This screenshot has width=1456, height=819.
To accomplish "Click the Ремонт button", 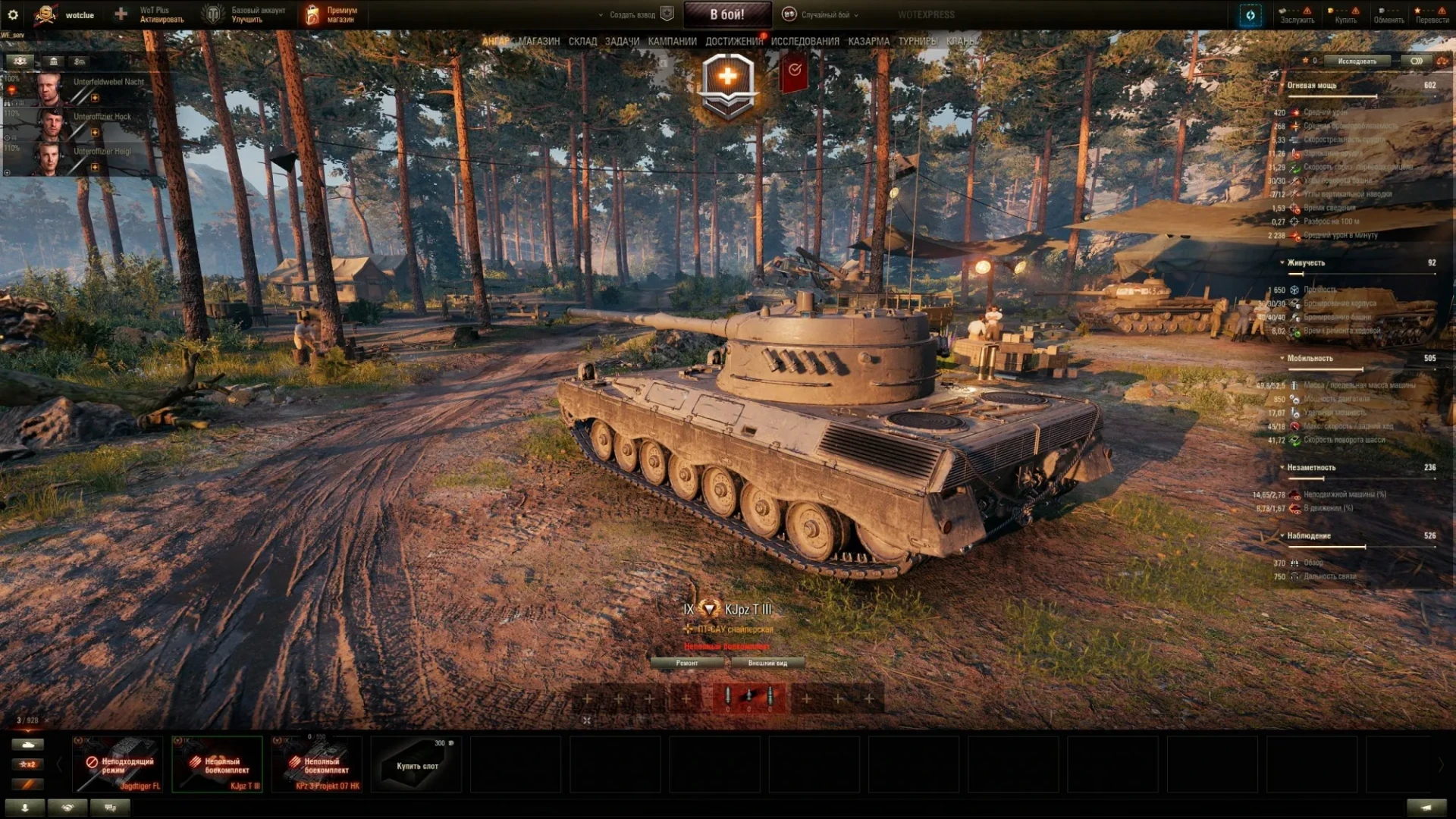I will coord(687,663).
